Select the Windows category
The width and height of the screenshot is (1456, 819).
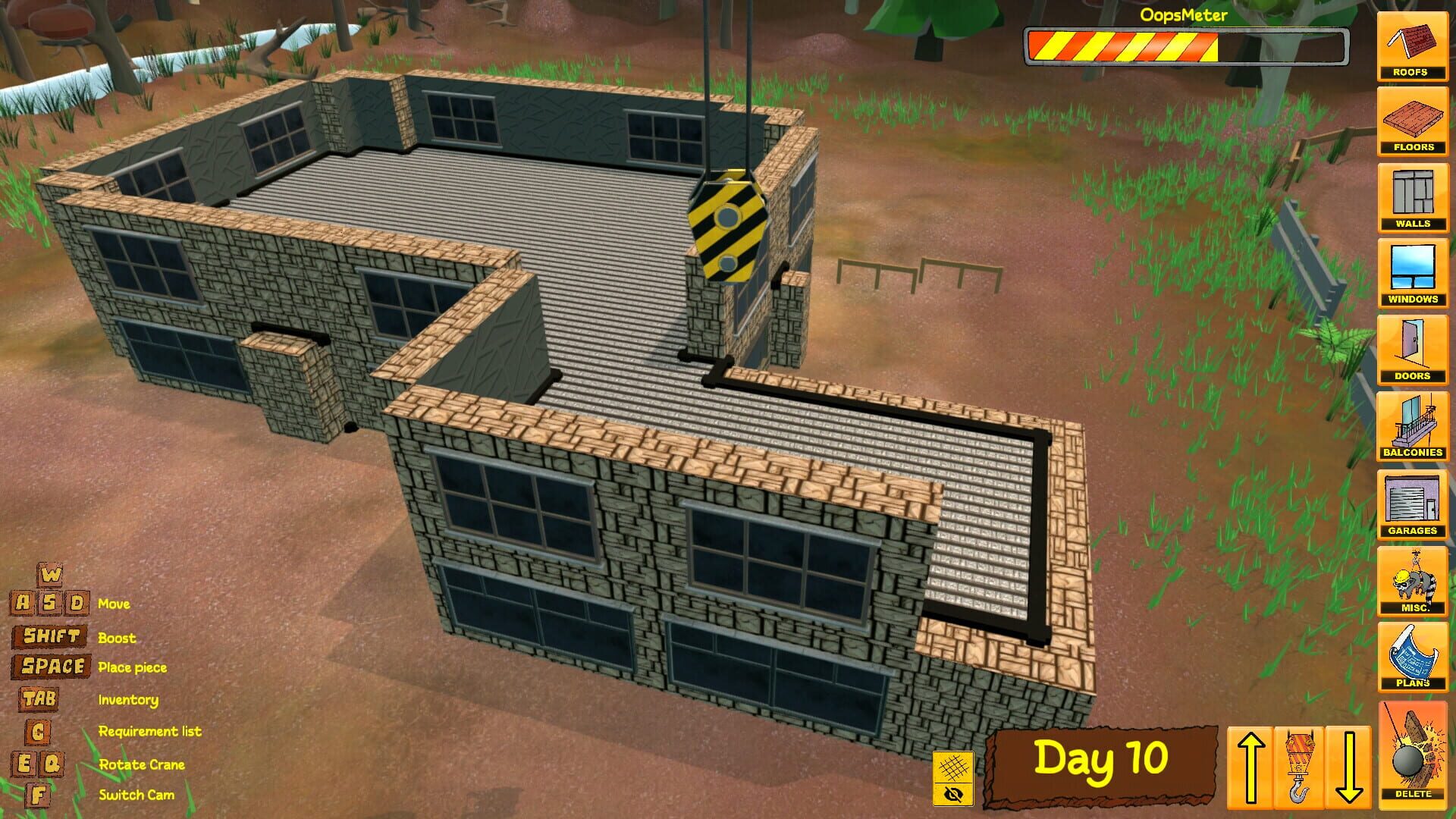pyautogui.click(x=1412, y=273)
